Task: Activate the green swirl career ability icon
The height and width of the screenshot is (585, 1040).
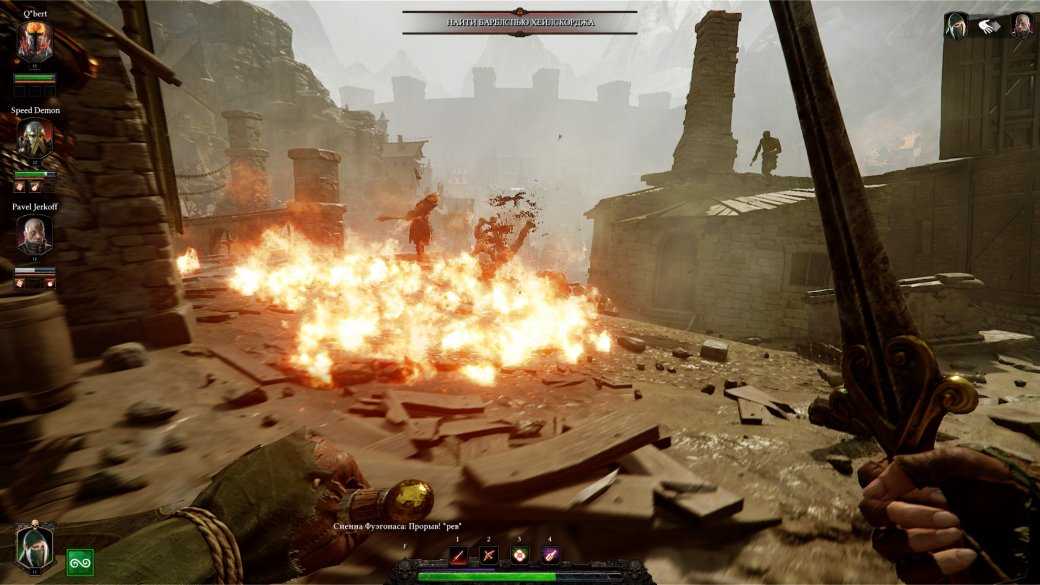Action: coord(80,563)
